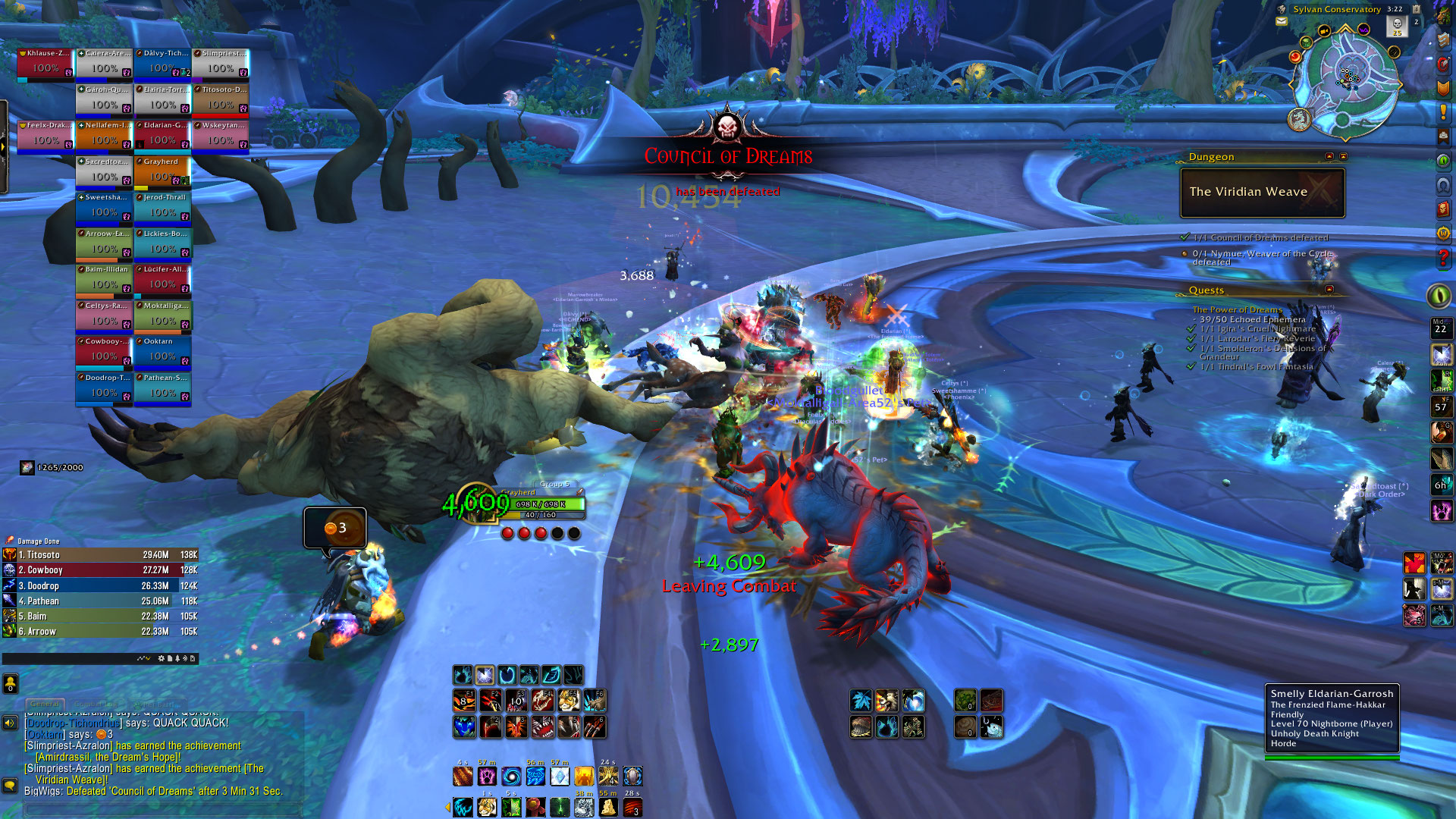The width and height of the screenshot is (1456, 819).
Task: Open the expansion landing page button by minimap
Action: point(1299,118)
